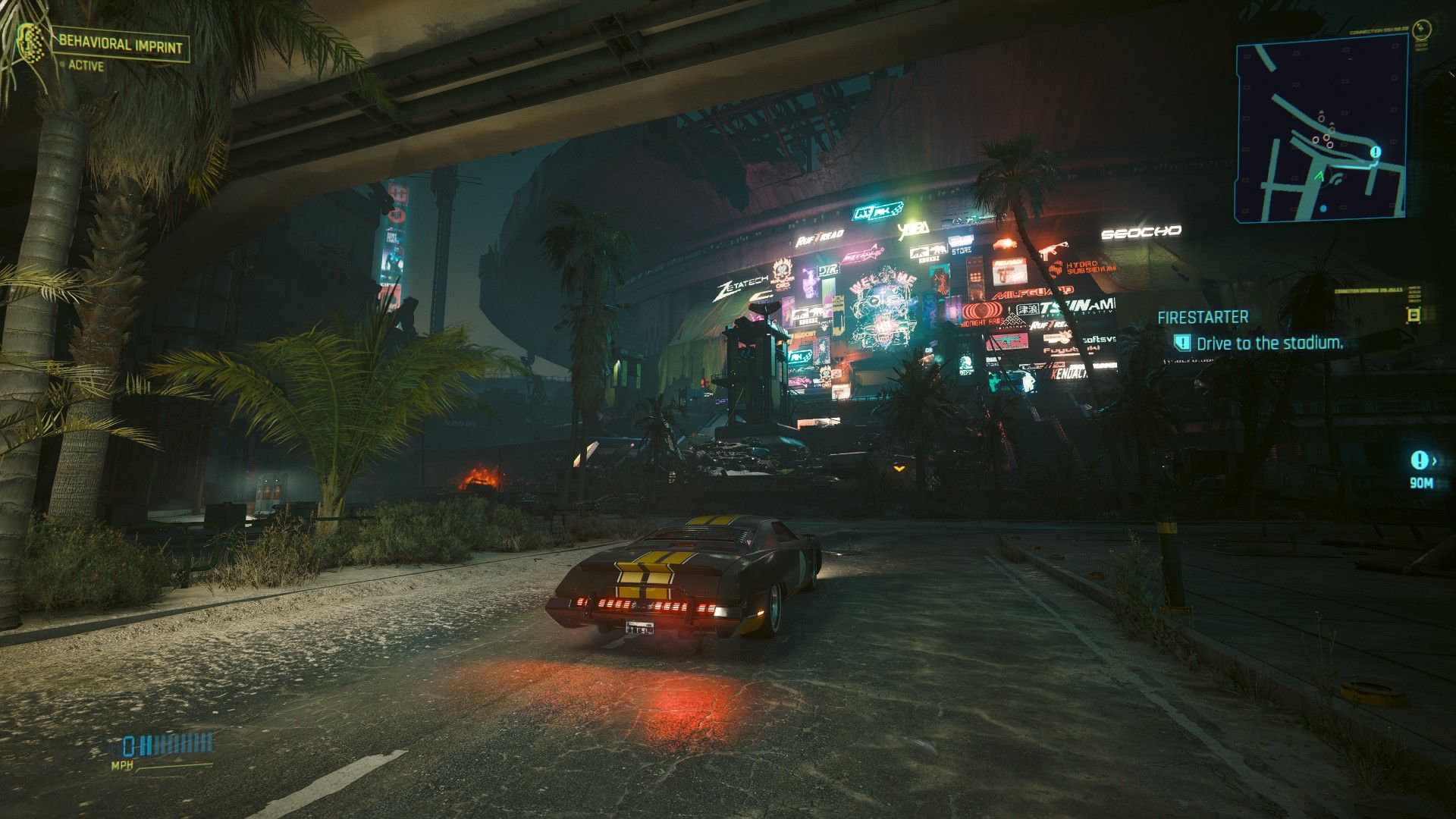Click the yellow square quest tracker icon
Screen dimensions: 1456x819
pos(1413,315)
